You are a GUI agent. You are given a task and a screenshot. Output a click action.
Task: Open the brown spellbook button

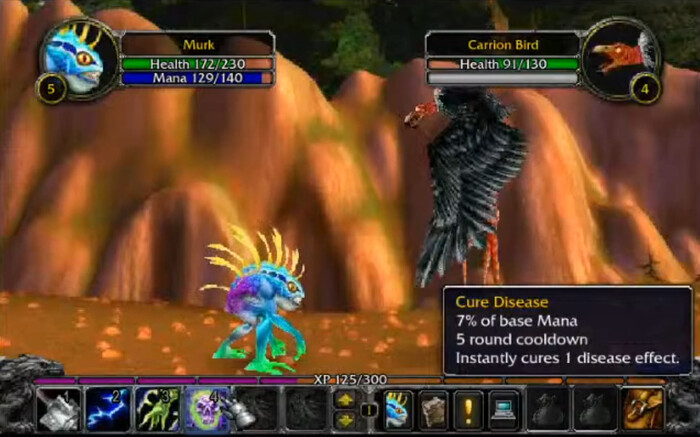(x=432, y=408)
